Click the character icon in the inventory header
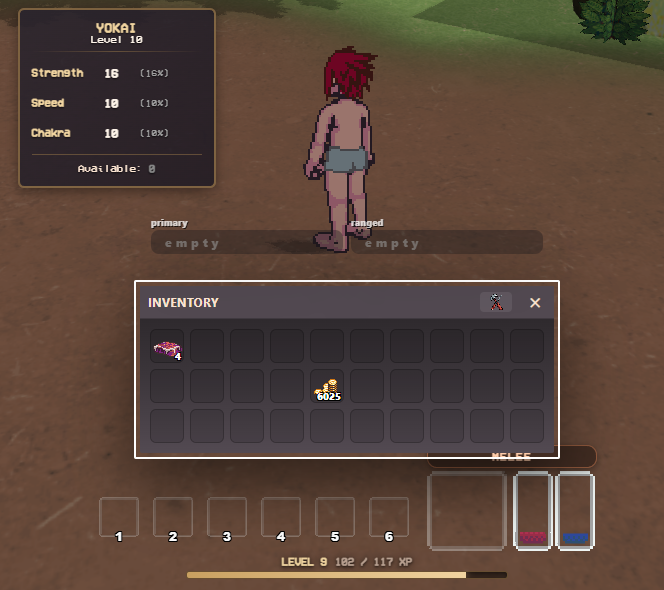Viewport: 664px width, 590px height. [x=496, y=302]
